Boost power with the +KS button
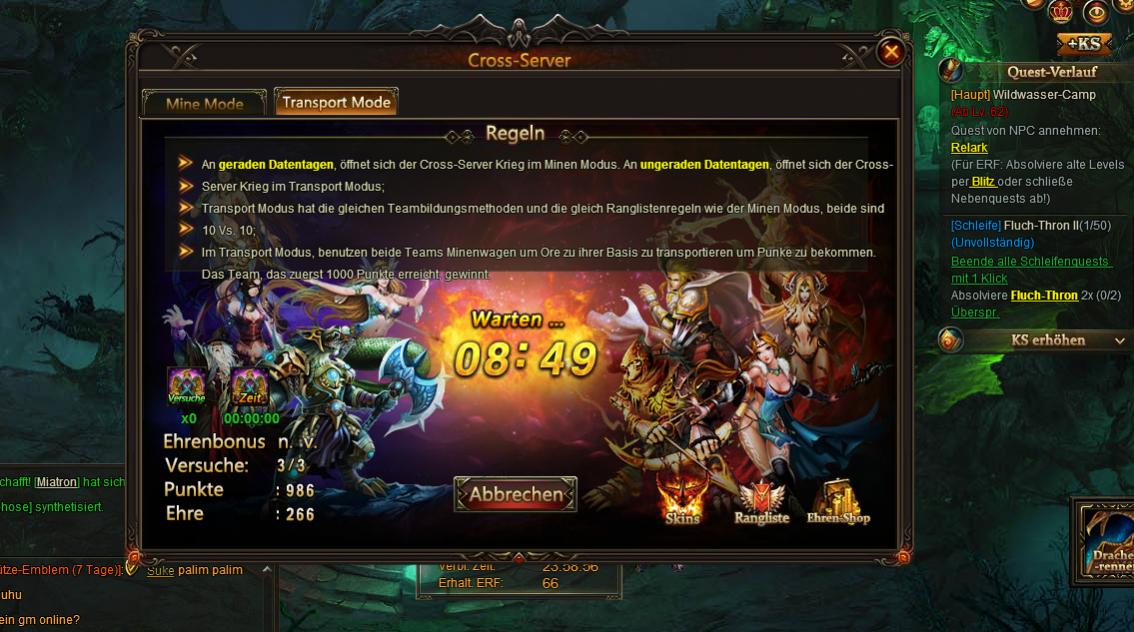 (x=1083, y=43)
